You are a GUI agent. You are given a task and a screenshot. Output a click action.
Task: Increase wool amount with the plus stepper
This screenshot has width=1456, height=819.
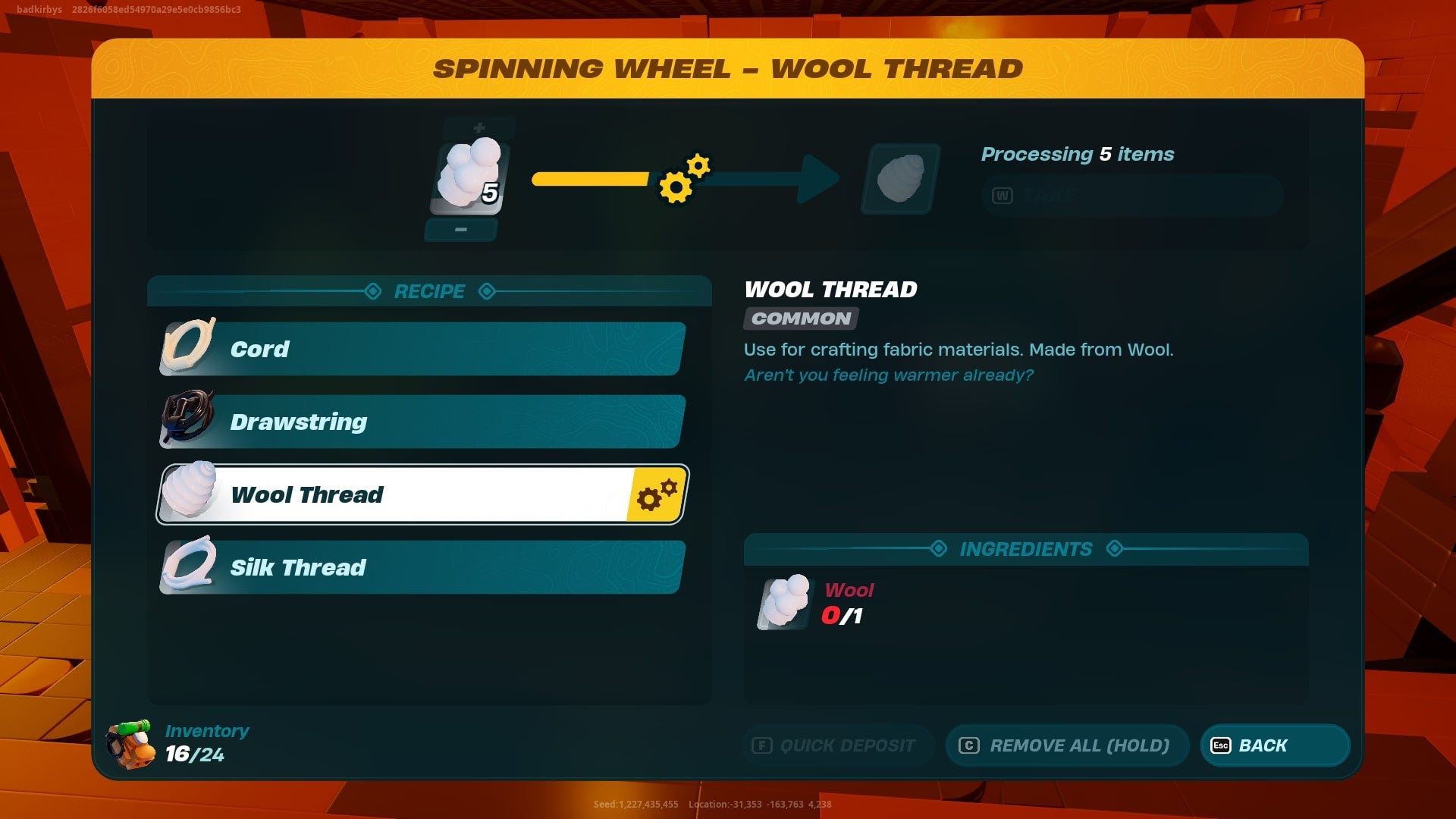pos(479,127)
